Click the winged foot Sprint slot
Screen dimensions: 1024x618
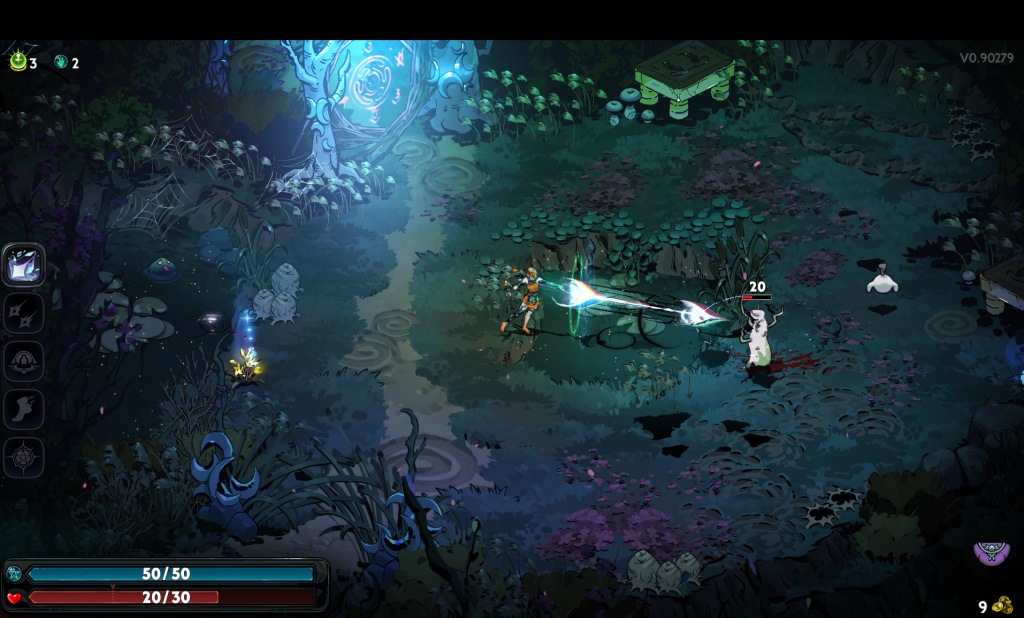click(x=23, y=409)
